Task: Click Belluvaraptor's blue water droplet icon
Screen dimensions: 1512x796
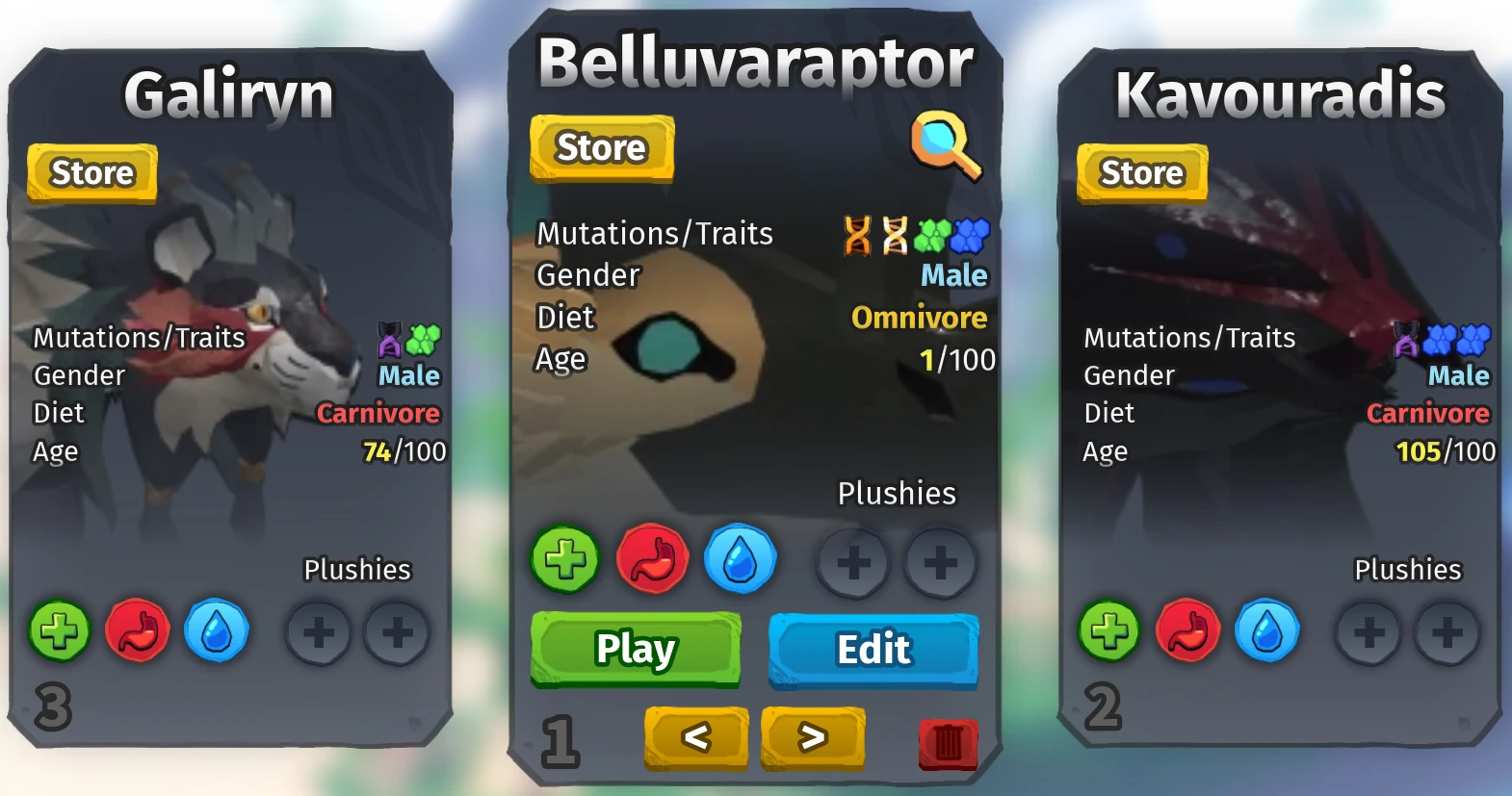Action: click(740, 559)
